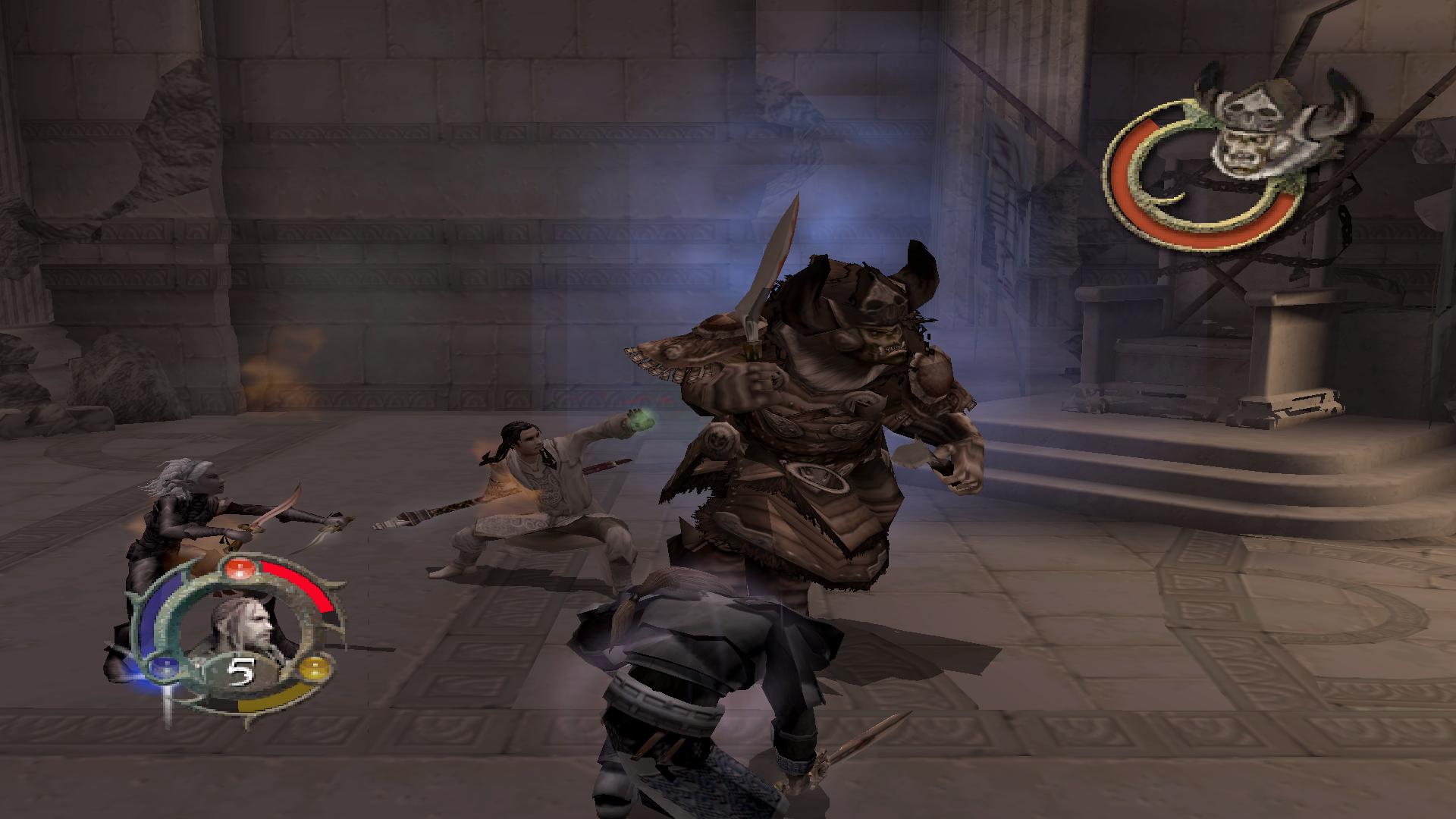Select the blue gem on the portrait ring
Viewport: 1456px width, 819px height.
click(163, 668)
